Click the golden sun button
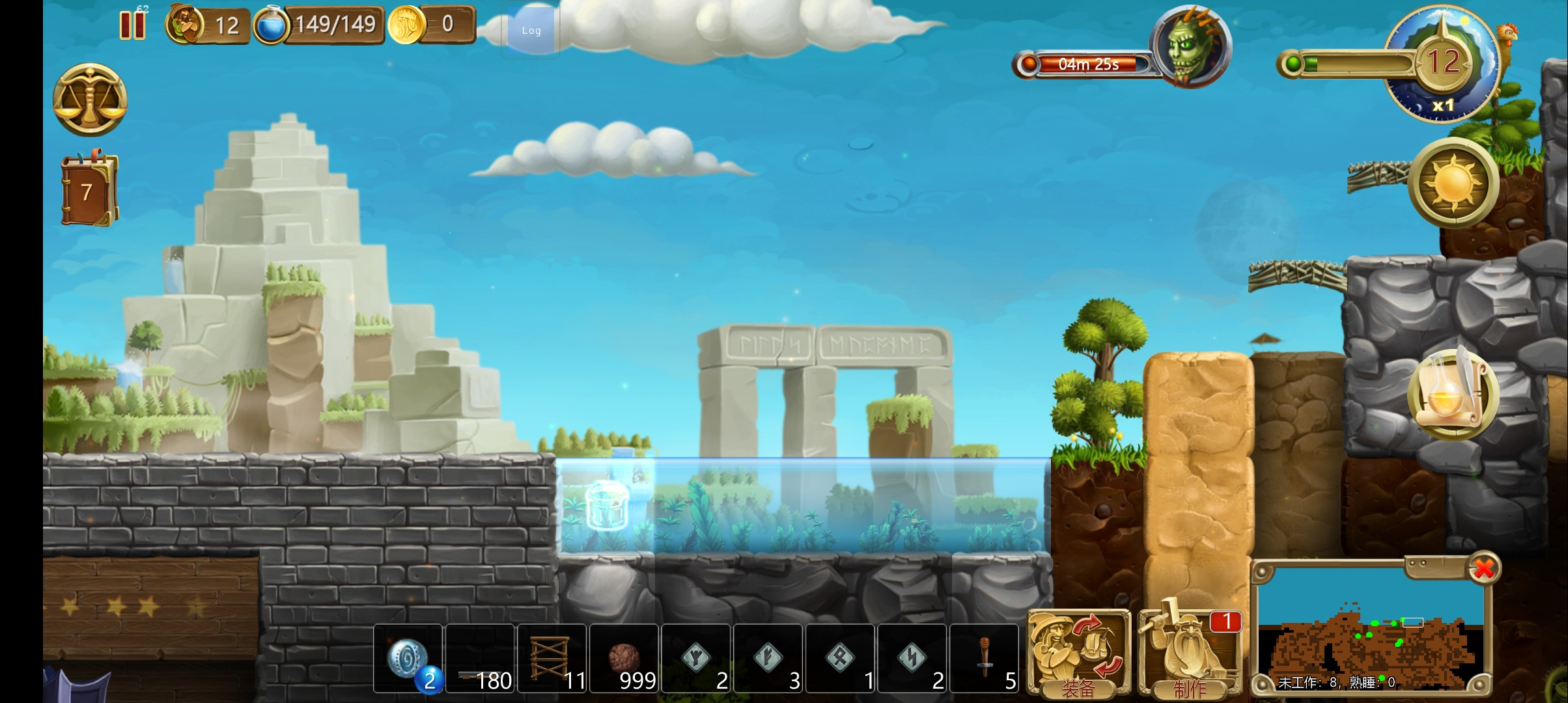Image resolution: width=1568 pixels, height=703 pixels. point(1453,182)
